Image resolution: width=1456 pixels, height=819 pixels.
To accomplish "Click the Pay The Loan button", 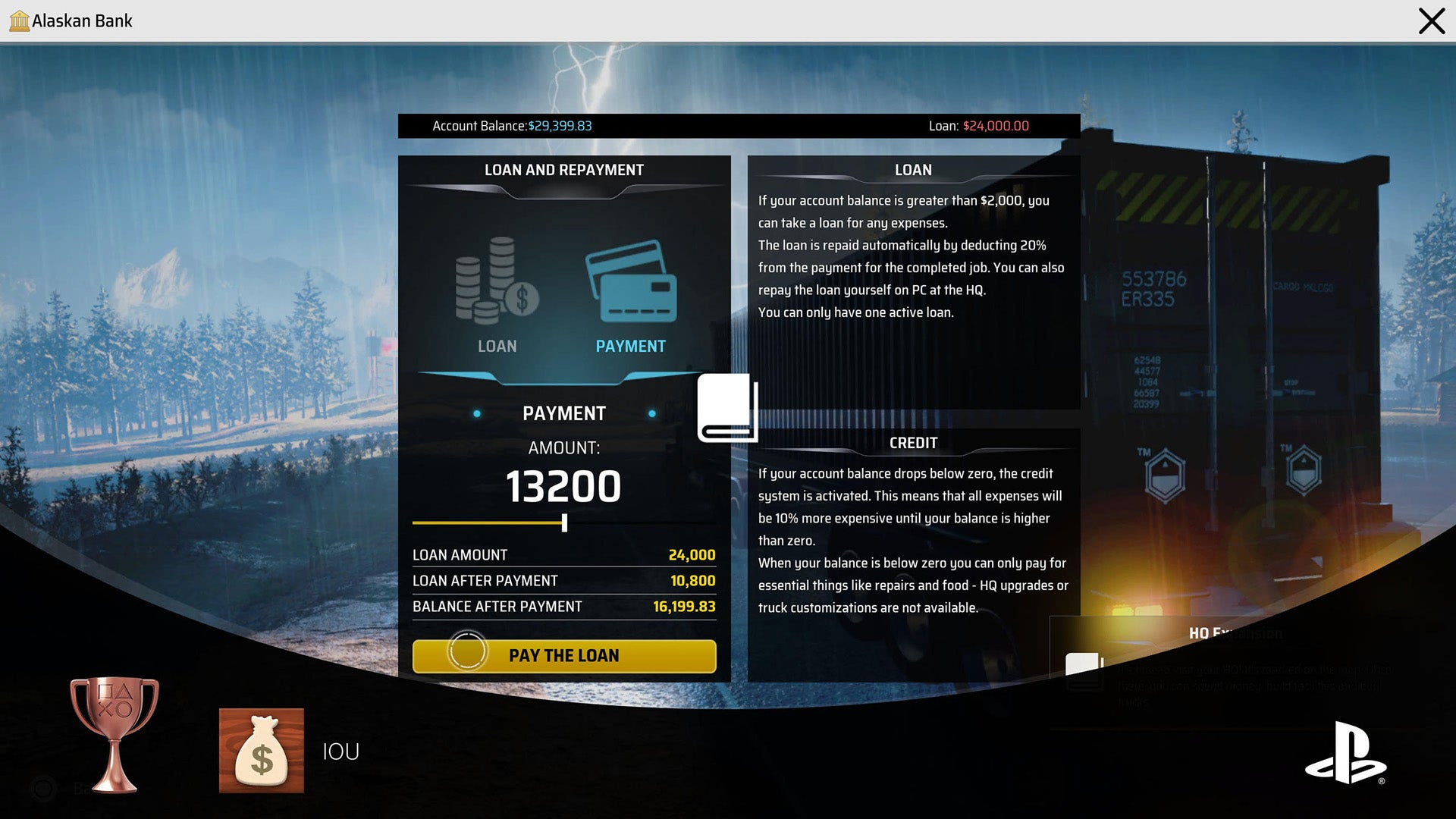I will pos(563,656).
